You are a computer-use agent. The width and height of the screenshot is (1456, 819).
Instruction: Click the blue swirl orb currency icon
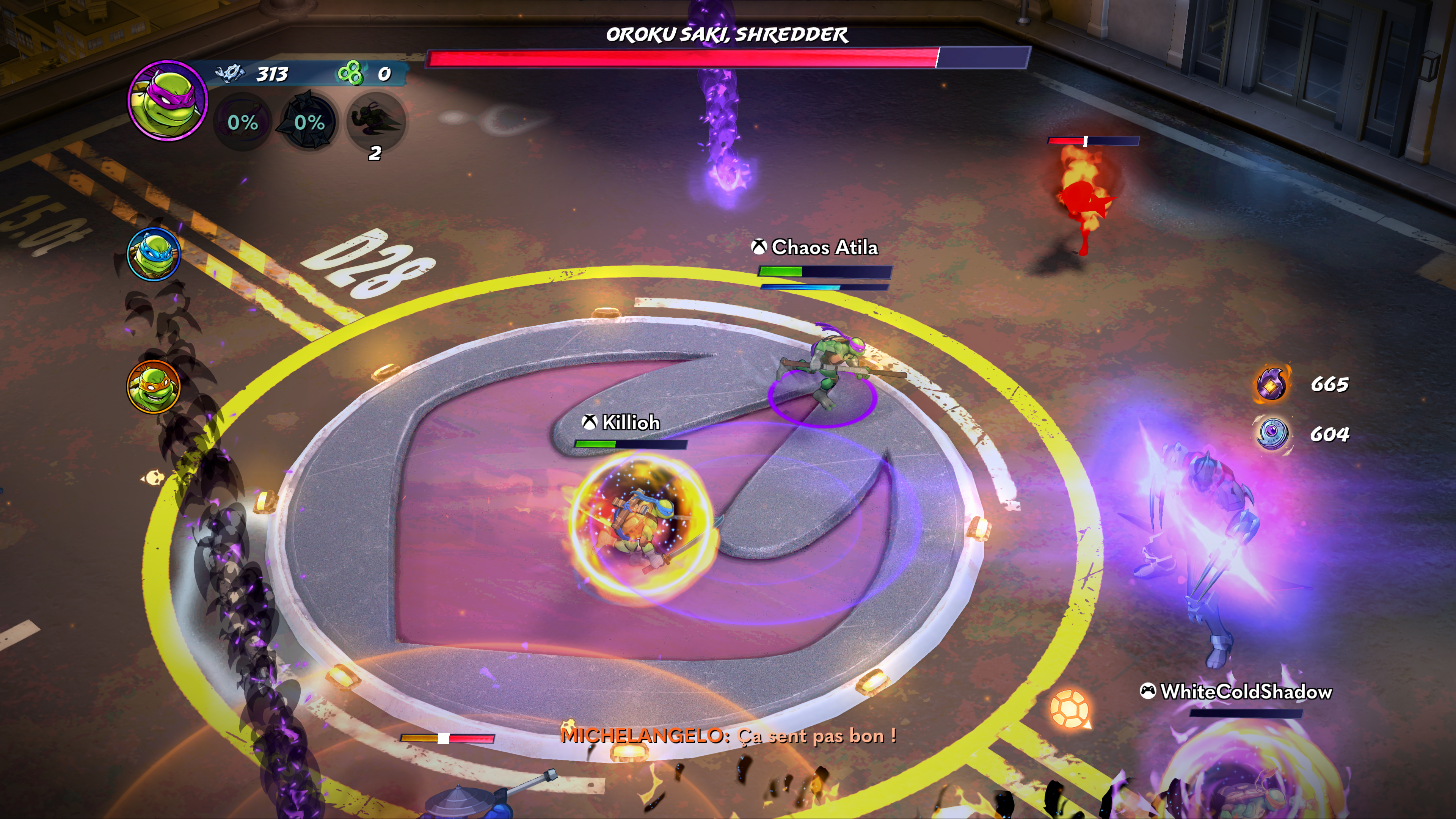point(1271,434)
